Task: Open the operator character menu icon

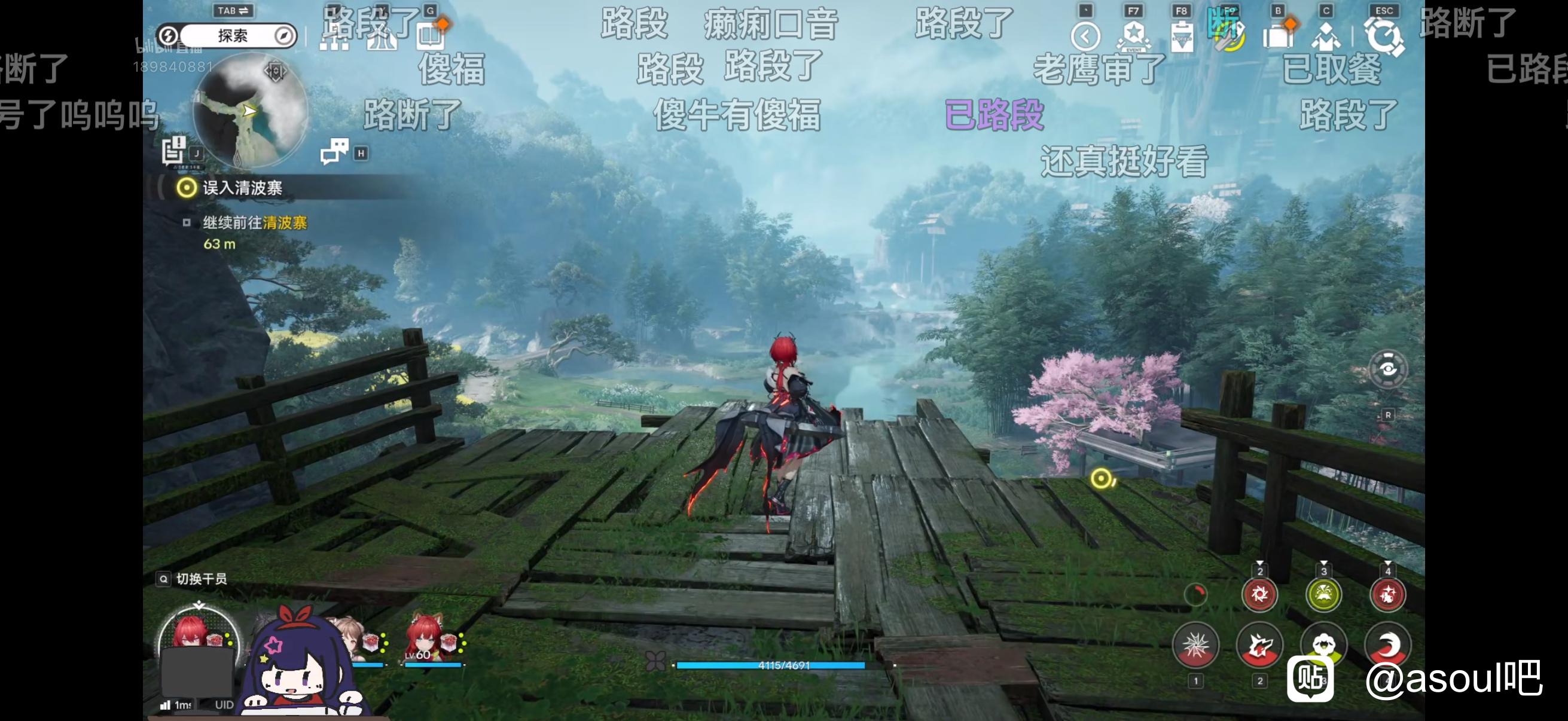Action: (x=1326, y=36)
